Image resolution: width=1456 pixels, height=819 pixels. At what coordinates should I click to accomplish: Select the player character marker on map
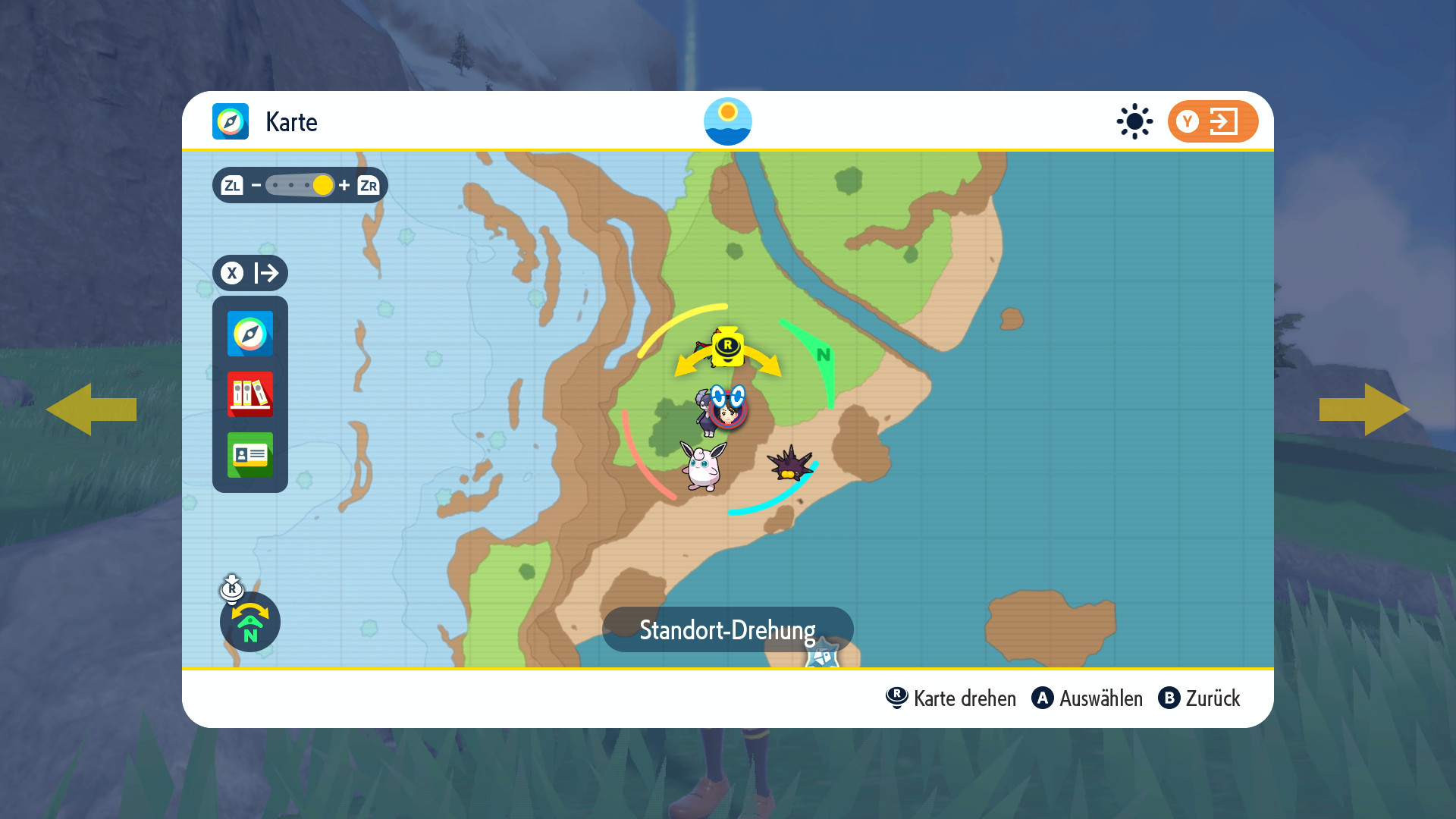click(x=729, y=410)
